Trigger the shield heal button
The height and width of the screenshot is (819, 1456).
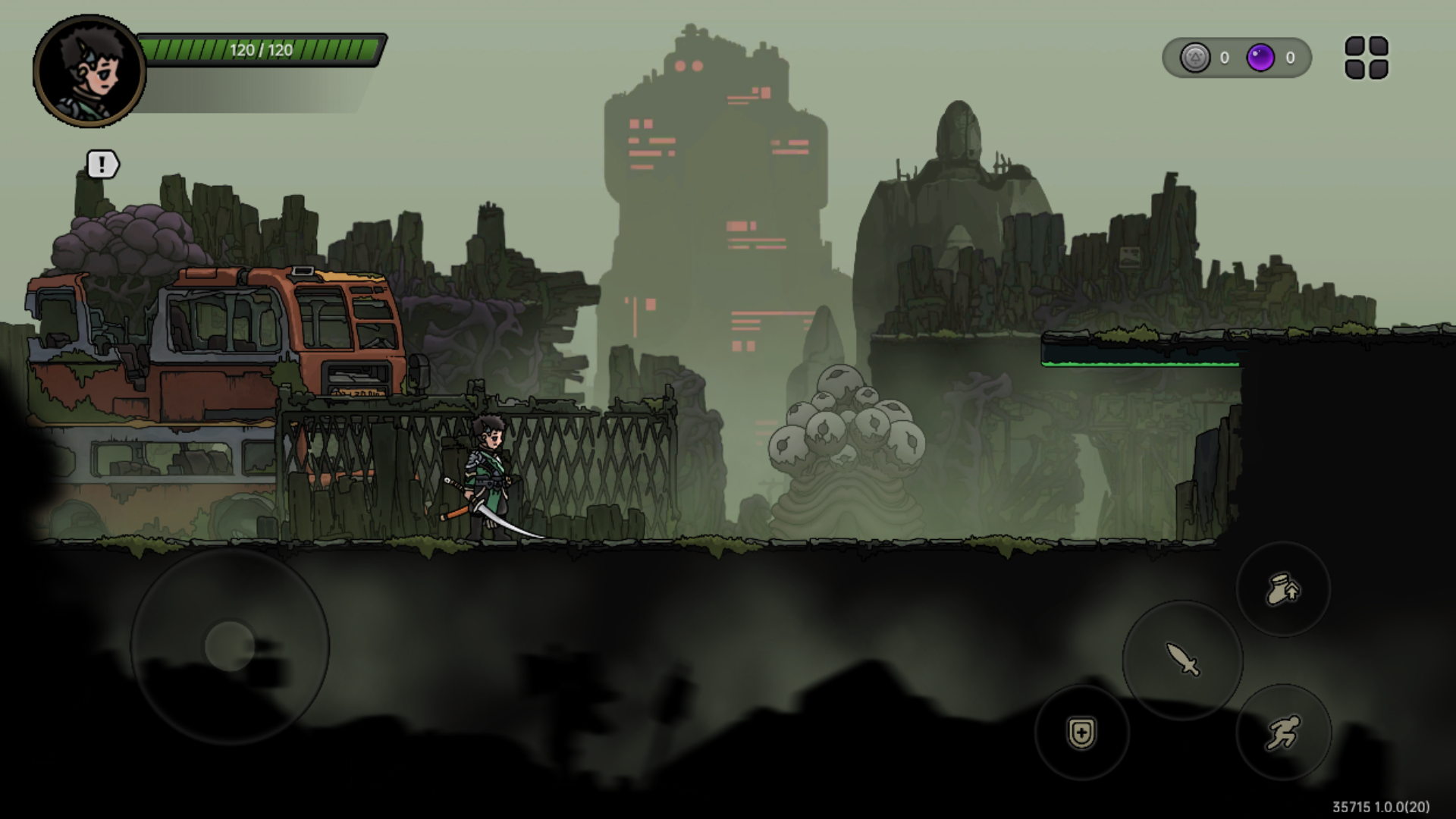click(1081, 733)
